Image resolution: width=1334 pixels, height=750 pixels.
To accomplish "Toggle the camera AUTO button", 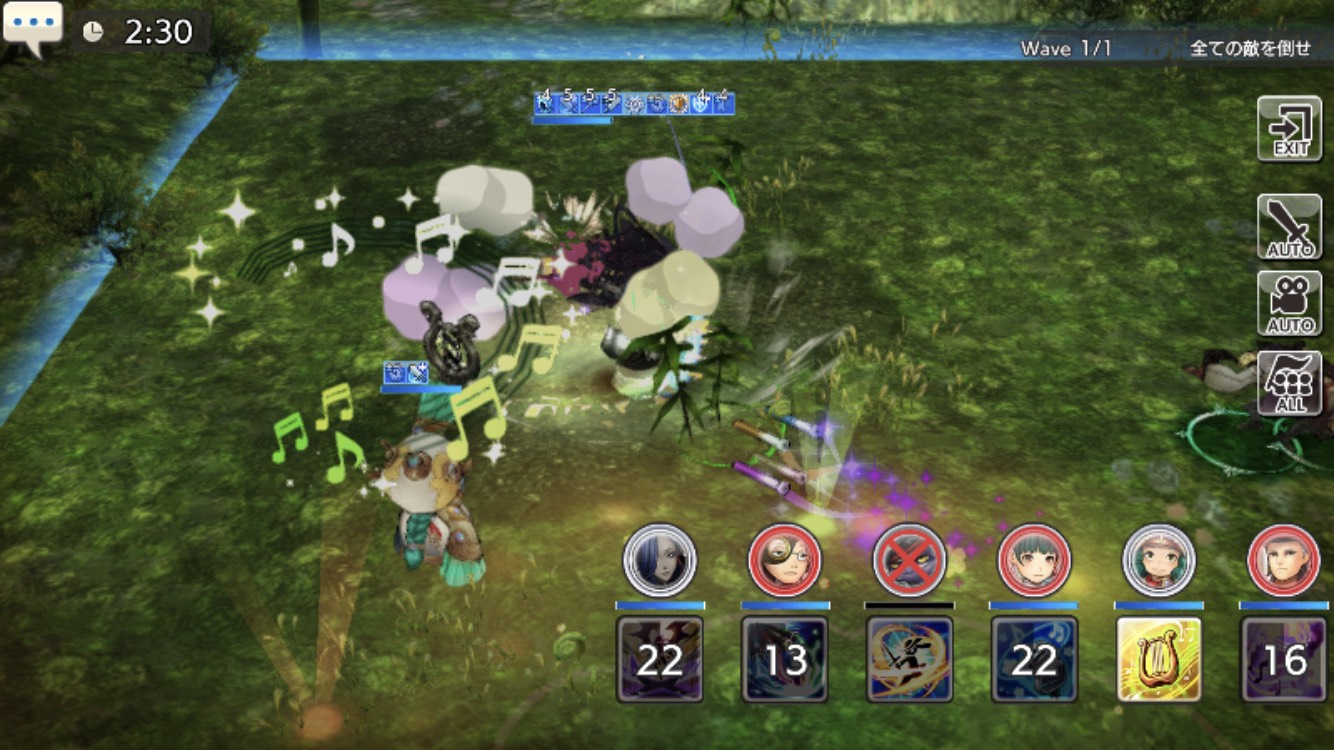I will (1289, 303).
